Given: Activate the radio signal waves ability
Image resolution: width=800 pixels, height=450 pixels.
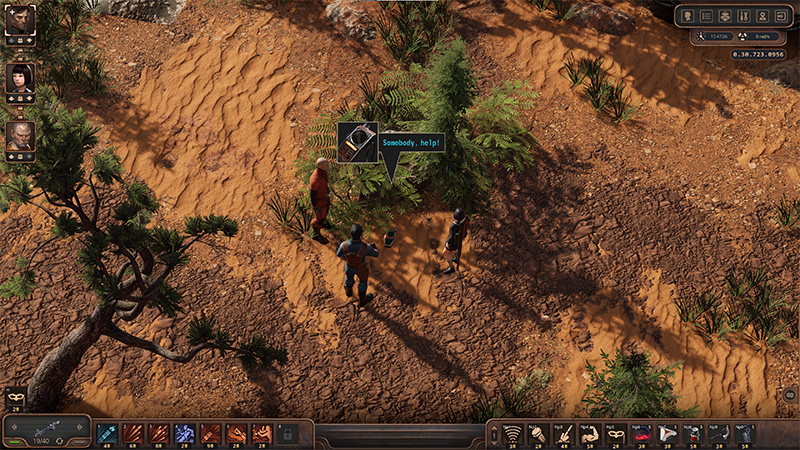Looking at the screenshot, I should (x=512, y=433).
